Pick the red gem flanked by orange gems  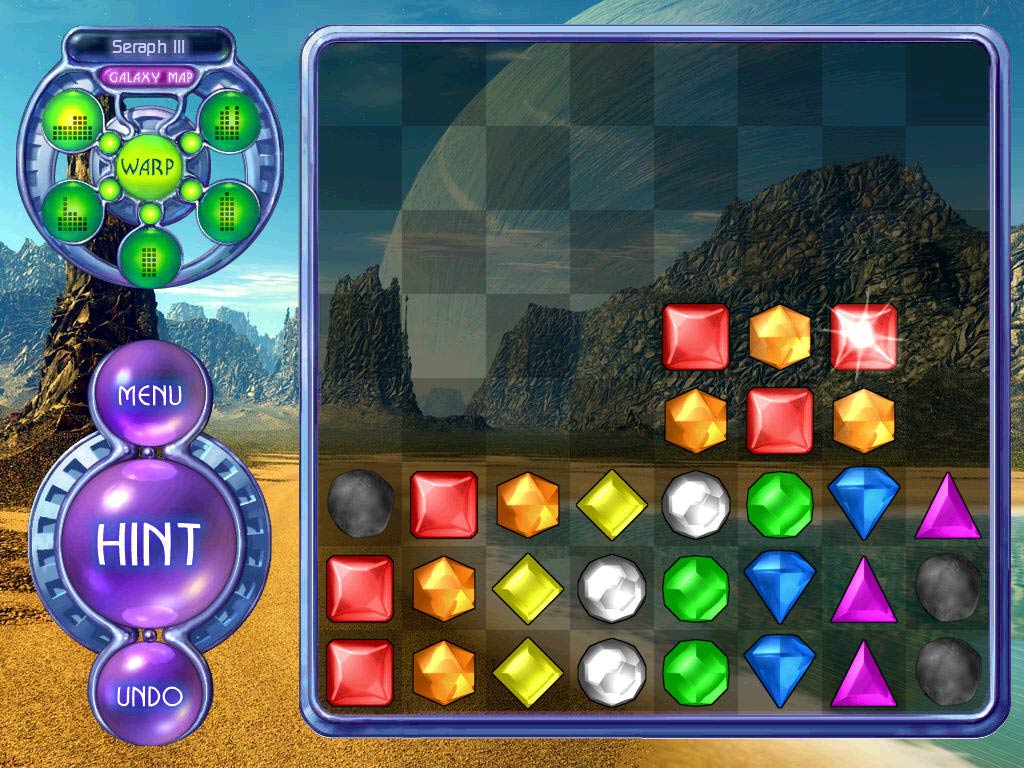780,421
